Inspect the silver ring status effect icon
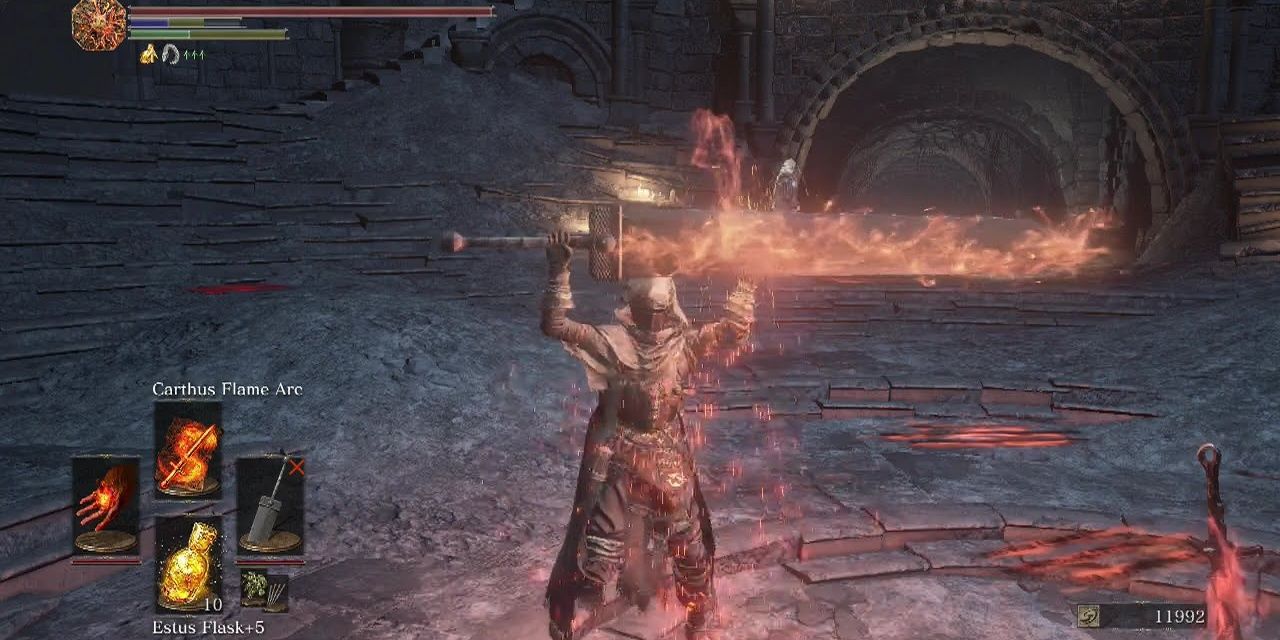The image size is (1280, 640). [171, 55]
